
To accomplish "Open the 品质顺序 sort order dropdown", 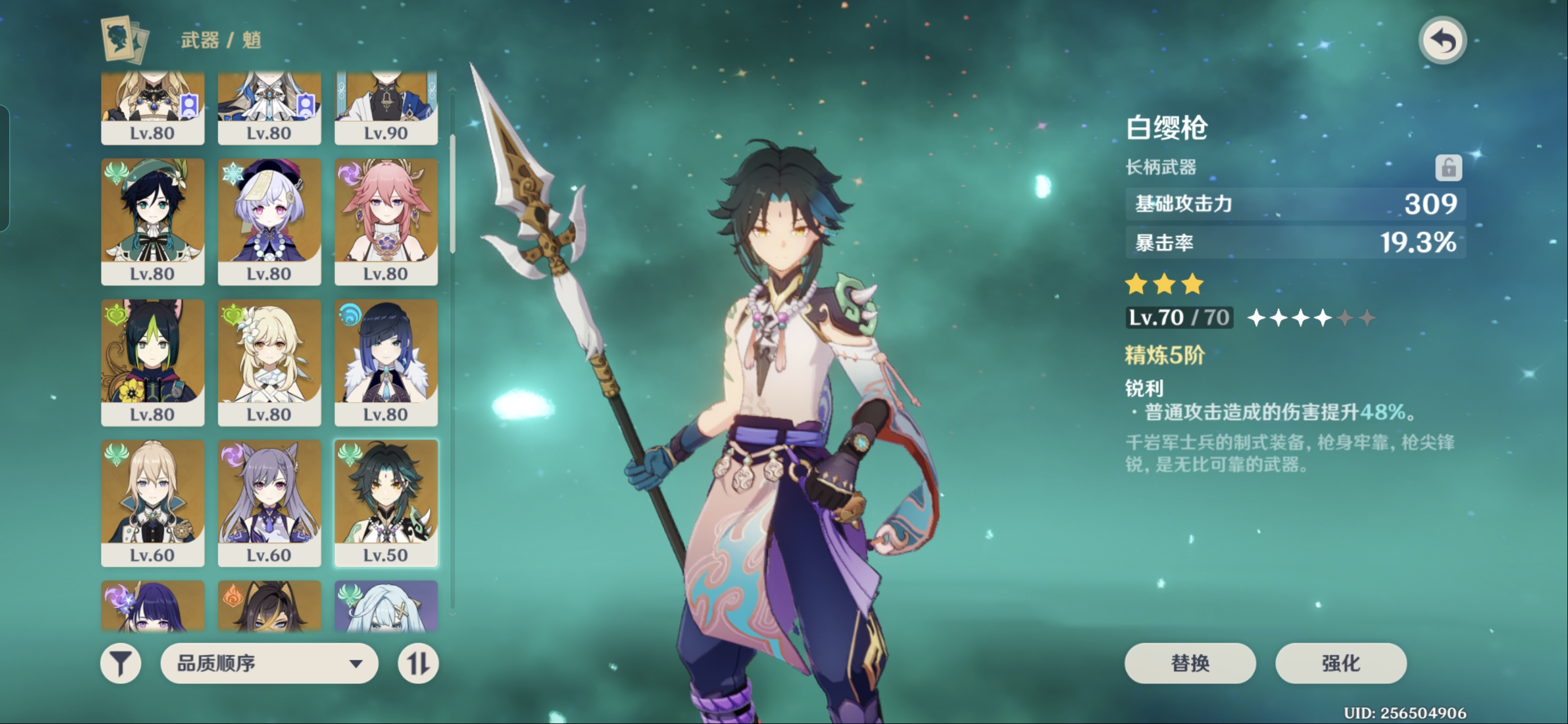I will pyautogui.click(x=269, y=663).
